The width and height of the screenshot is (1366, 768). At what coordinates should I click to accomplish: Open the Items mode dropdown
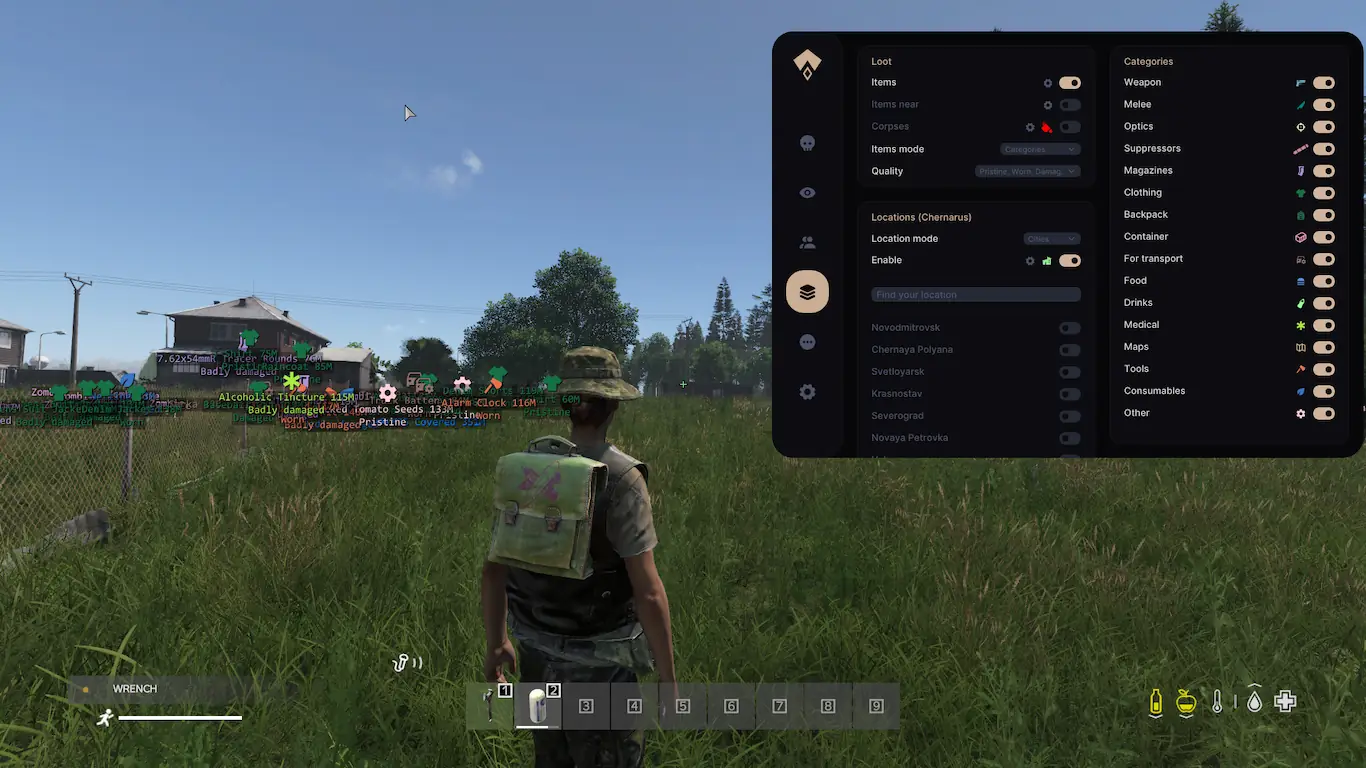pos(1040,149)
